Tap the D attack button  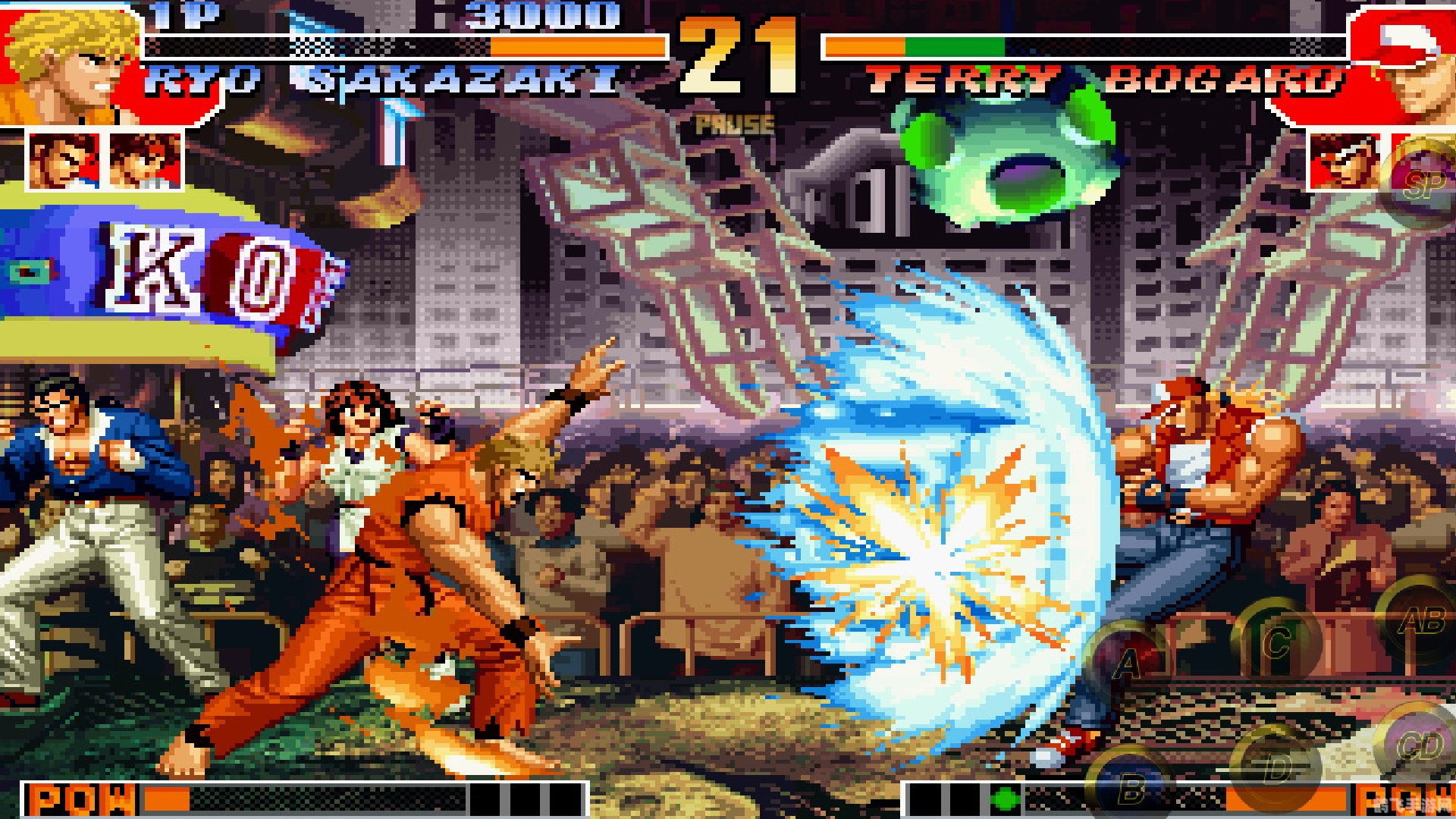click(1277, 768)
